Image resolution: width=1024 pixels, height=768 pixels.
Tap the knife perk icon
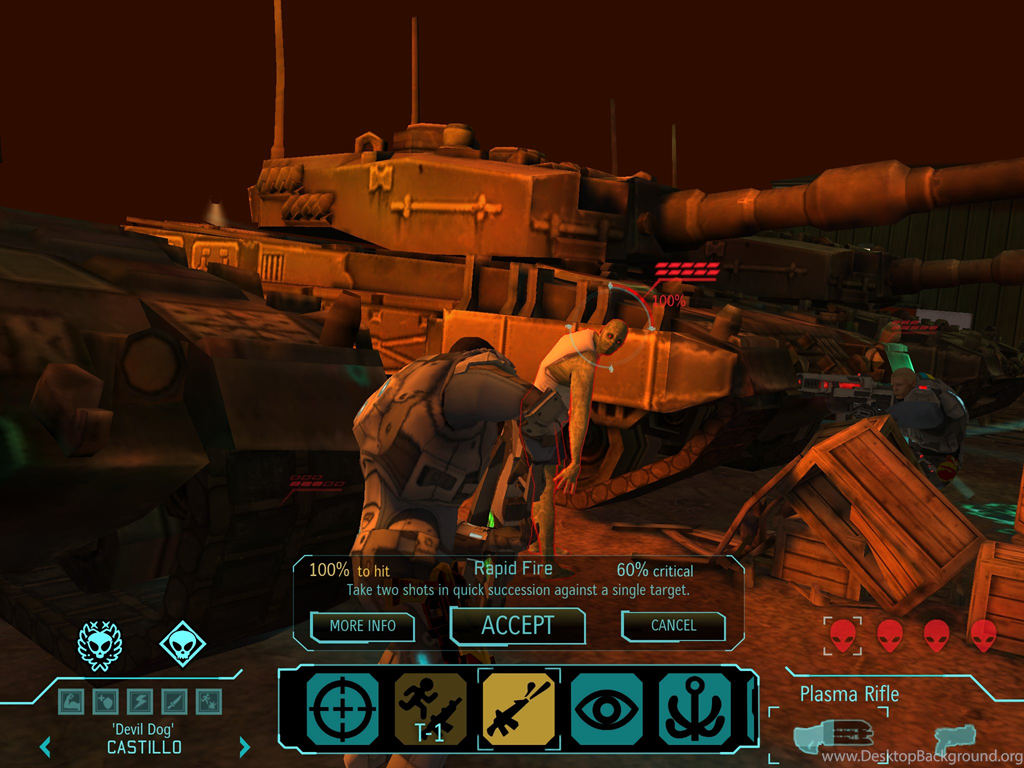(x=173, y=701)
